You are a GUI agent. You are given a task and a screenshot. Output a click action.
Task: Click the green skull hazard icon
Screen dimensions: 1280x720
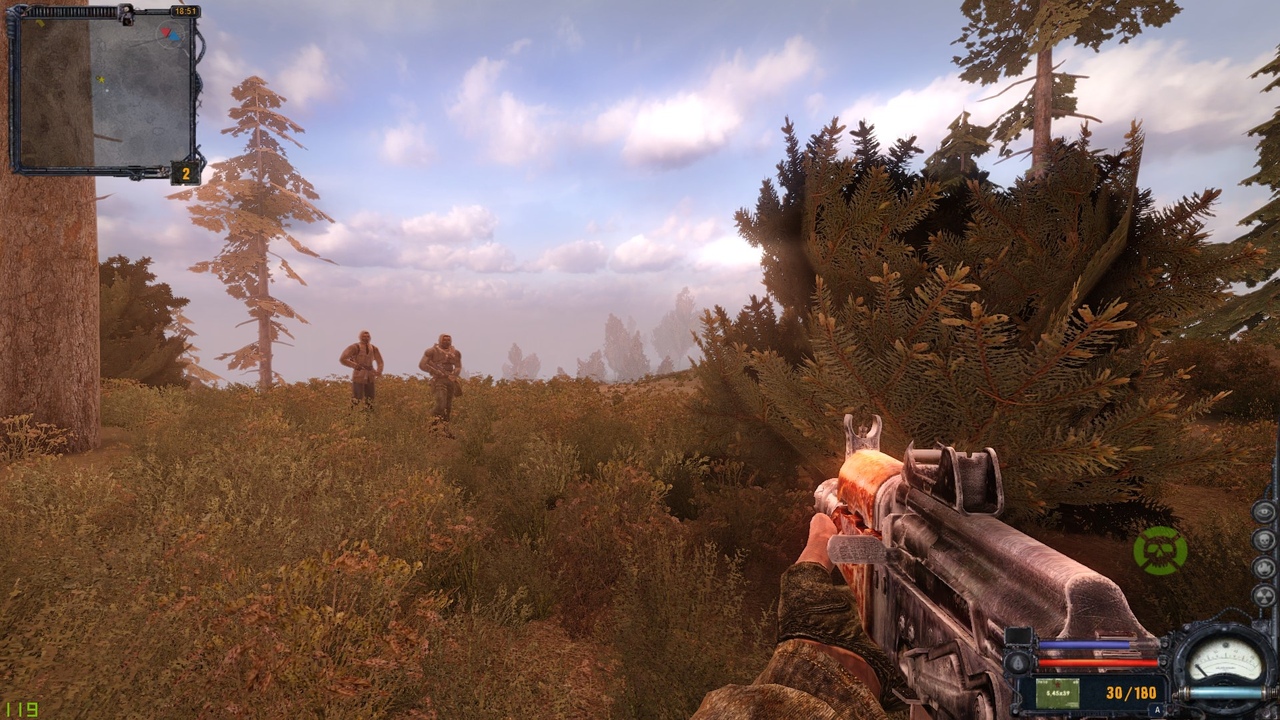point(1160,550)
